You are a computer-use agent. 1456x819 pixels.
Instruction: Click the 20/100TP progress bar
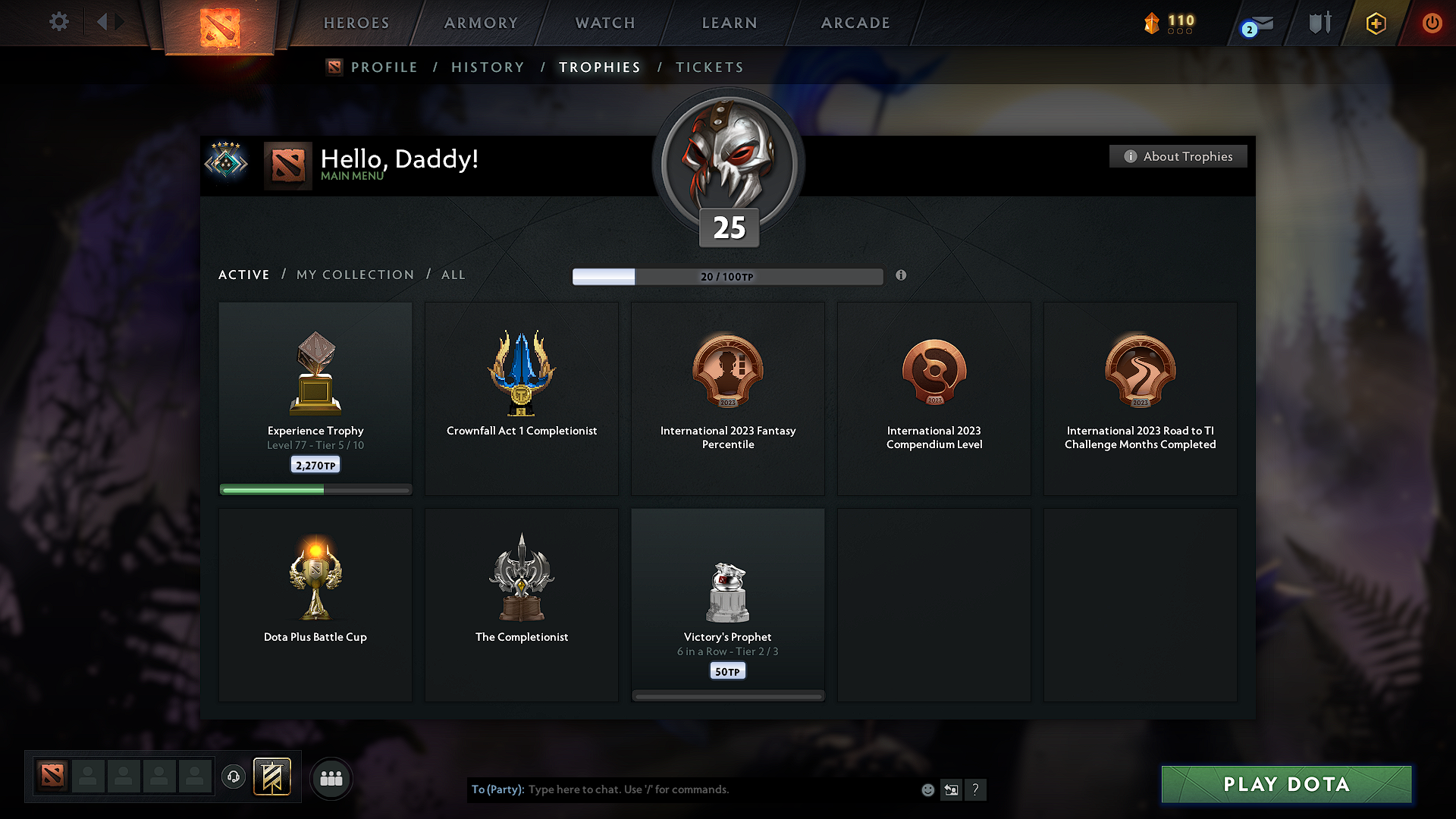(728, 277)
